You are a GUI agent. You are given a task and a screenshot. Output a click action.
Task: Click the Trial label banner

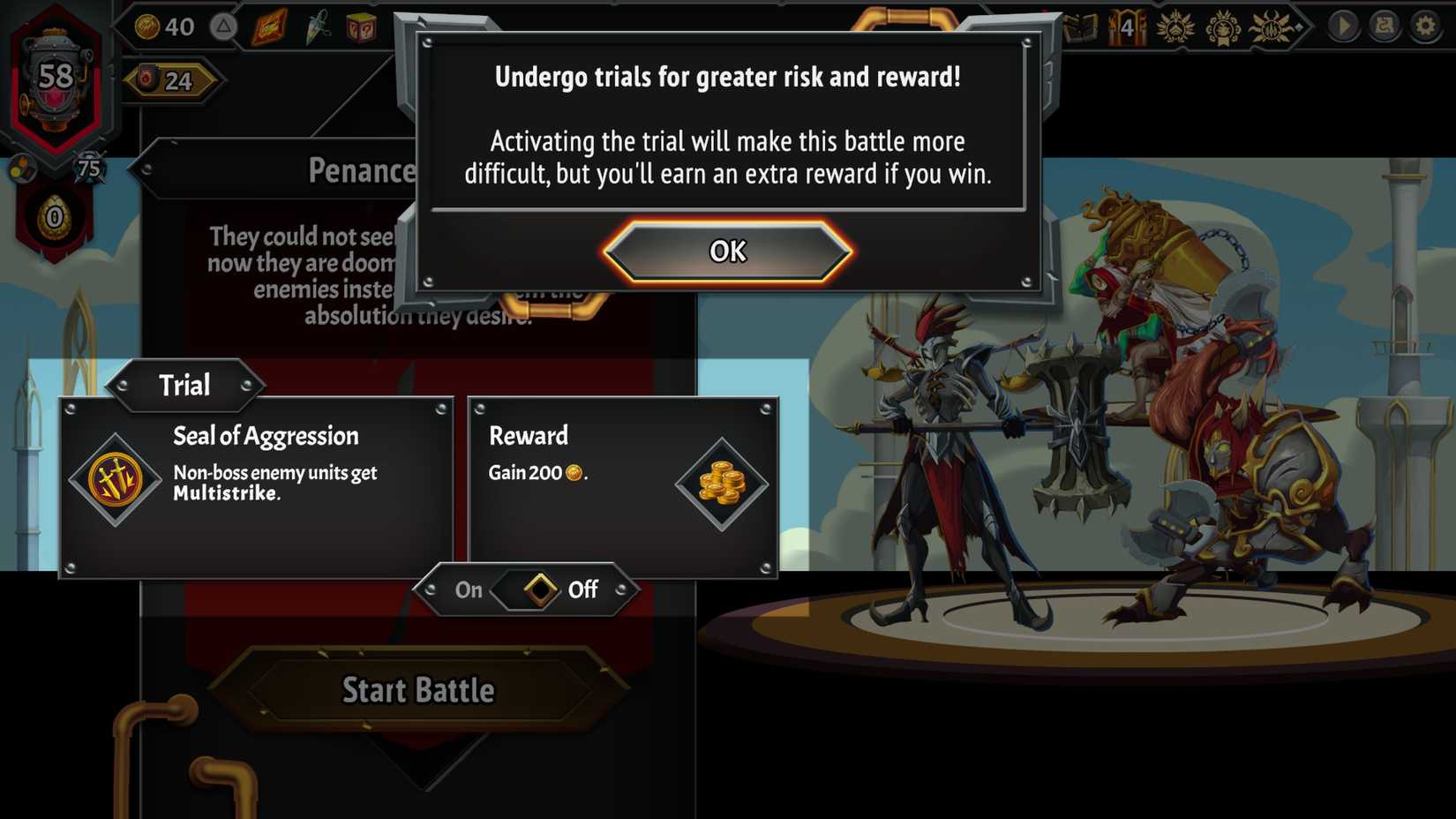pos(184,385)
